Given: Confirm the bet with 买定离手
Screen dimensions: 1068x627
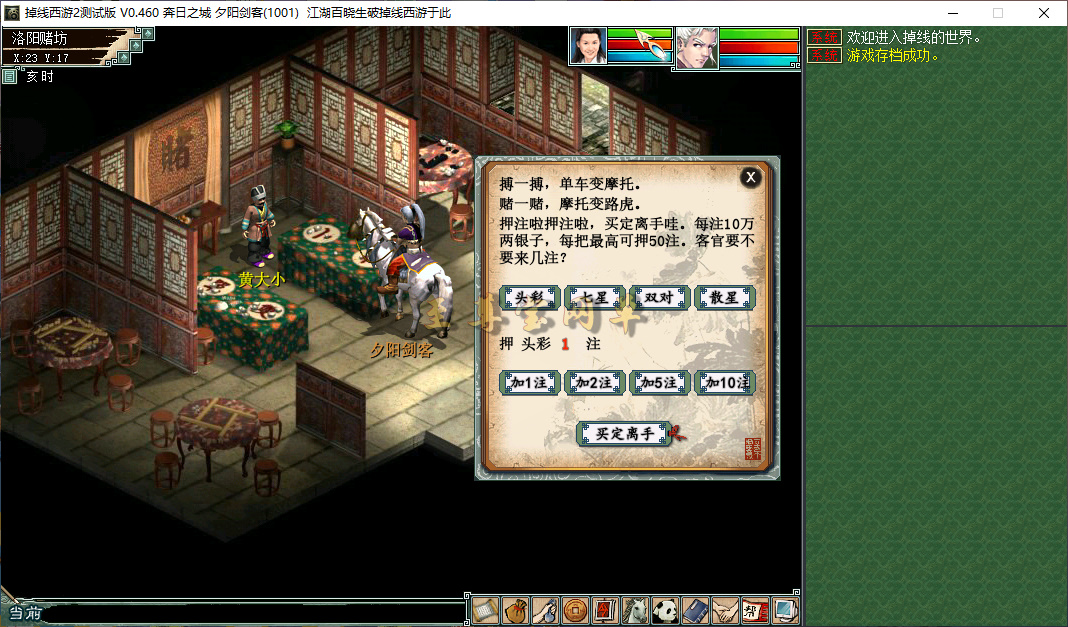Looking at the screenshot, I should [624, 434].
